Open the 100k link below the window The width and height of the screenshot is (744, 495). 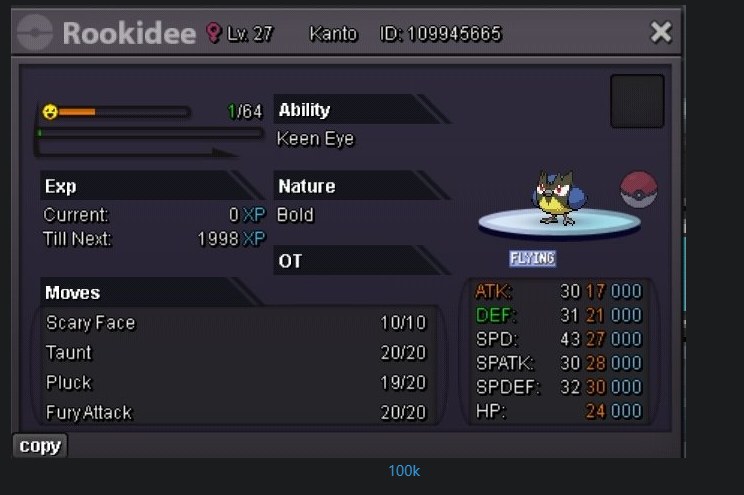[404, 470]
